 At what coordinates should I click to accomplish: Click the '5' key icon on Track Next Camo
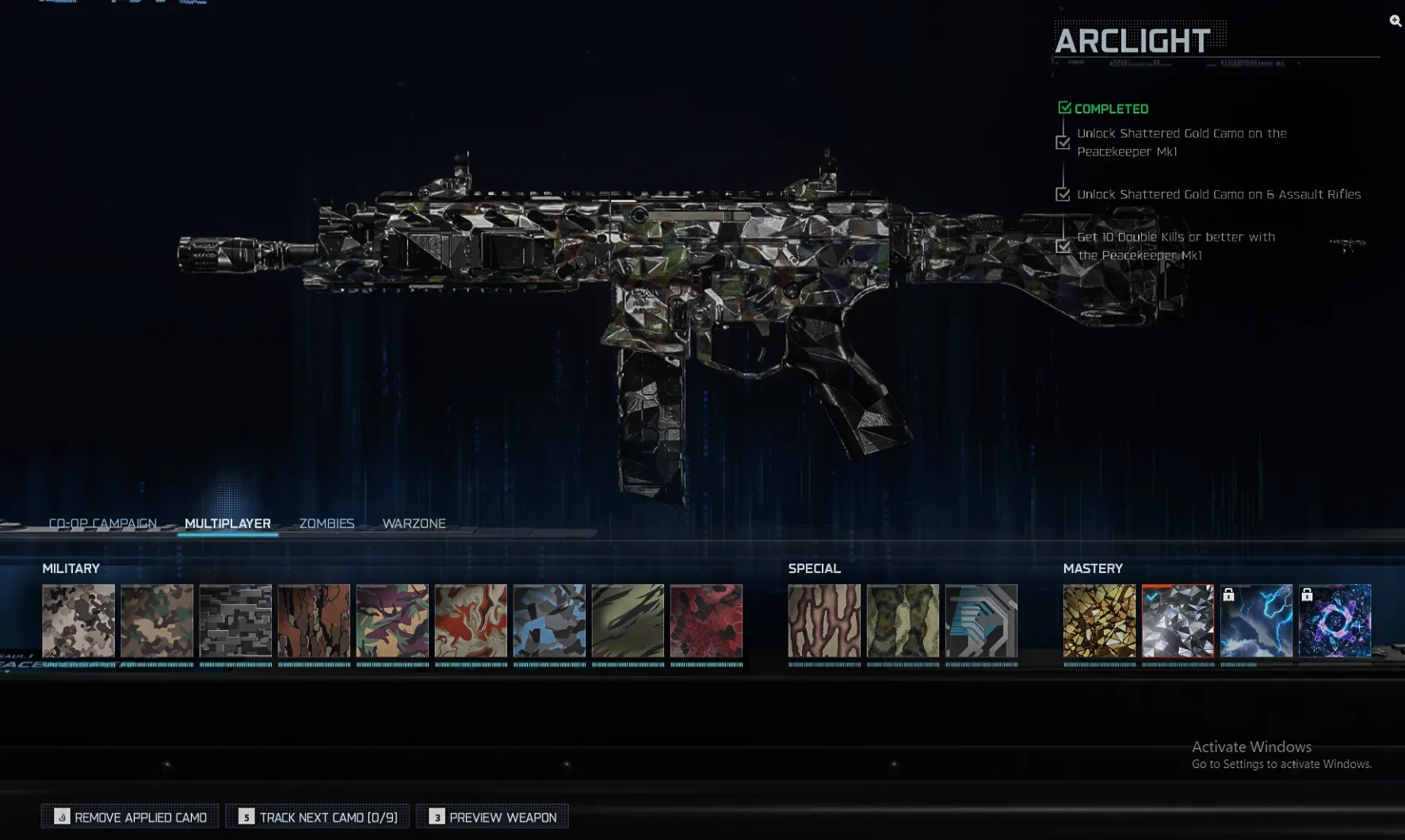pos(246,815)
